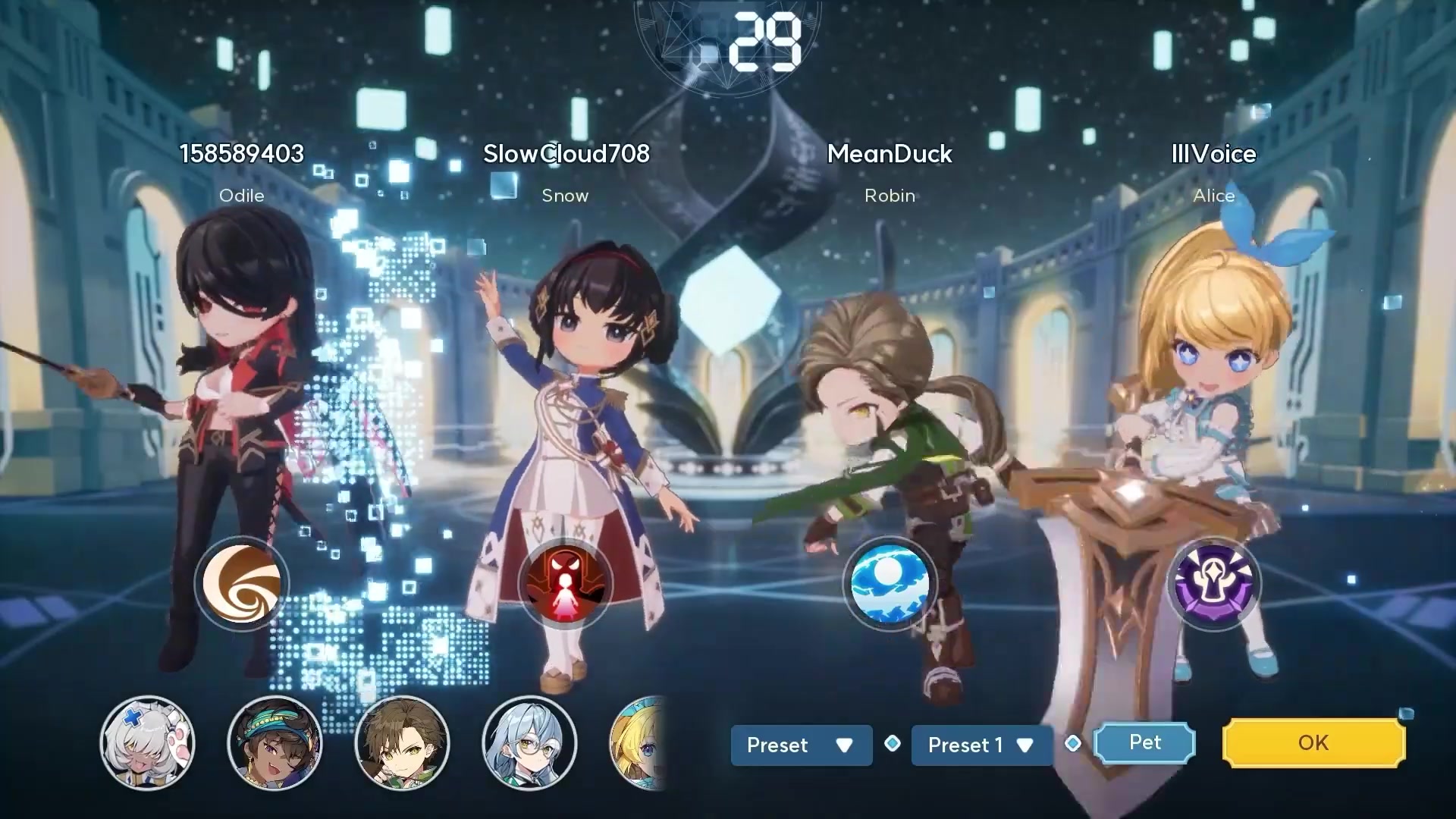Screen dimensions: 1456x819
Task: Expand the Preset 1 dropdown
Action: pyautogui.click(x=981, y=745)
